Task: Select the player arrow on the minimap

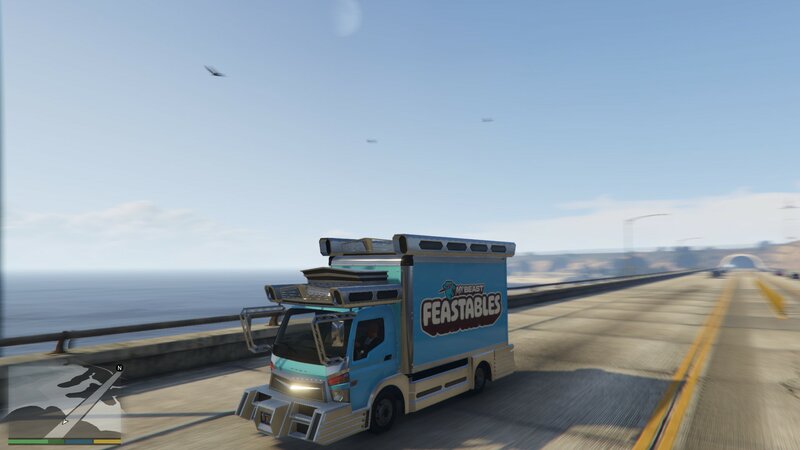Action: (x=66, y=421)
